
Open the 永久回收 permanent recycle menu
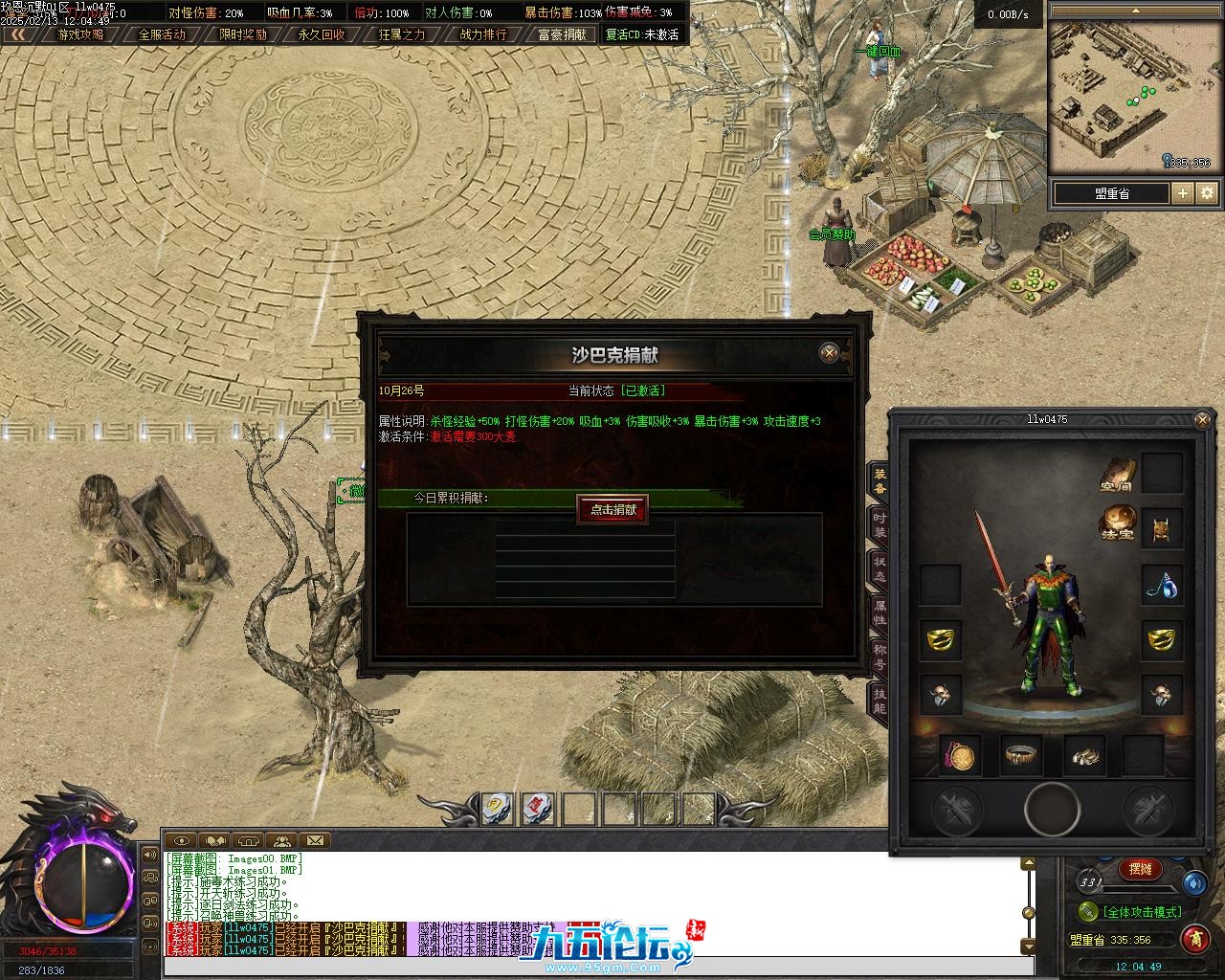[322, 34]
